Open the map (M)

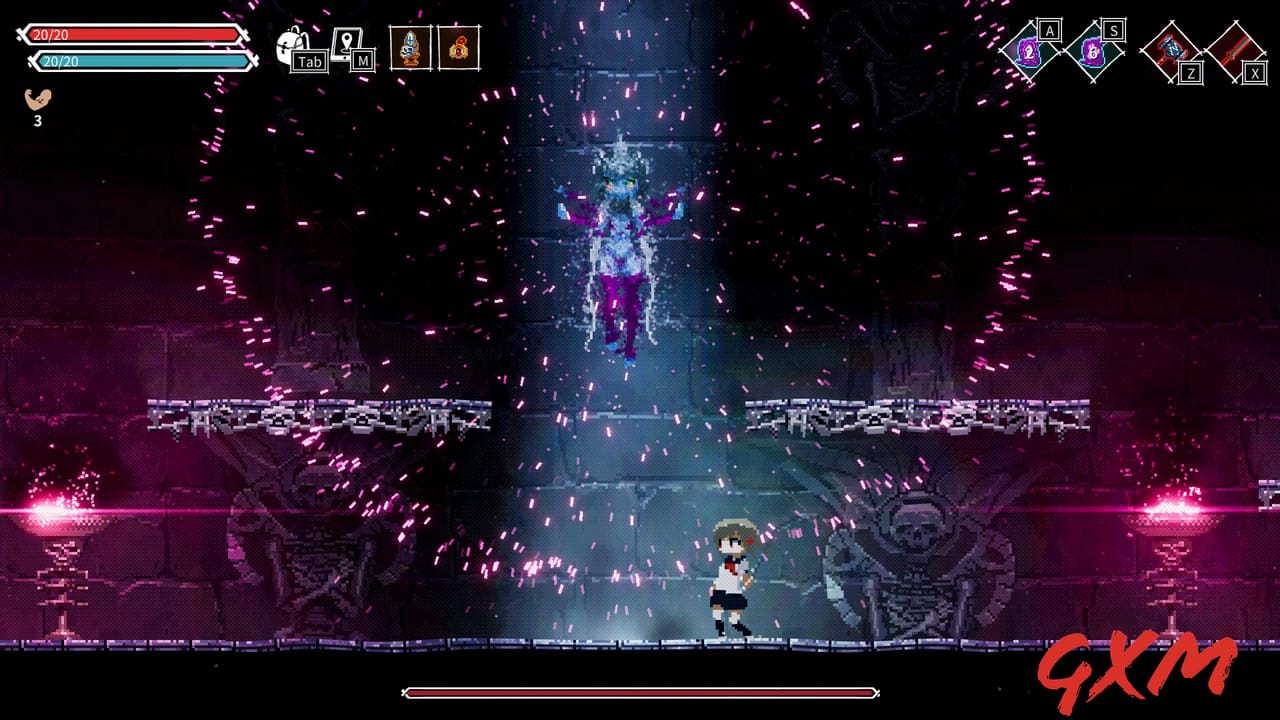click(345, 40)
